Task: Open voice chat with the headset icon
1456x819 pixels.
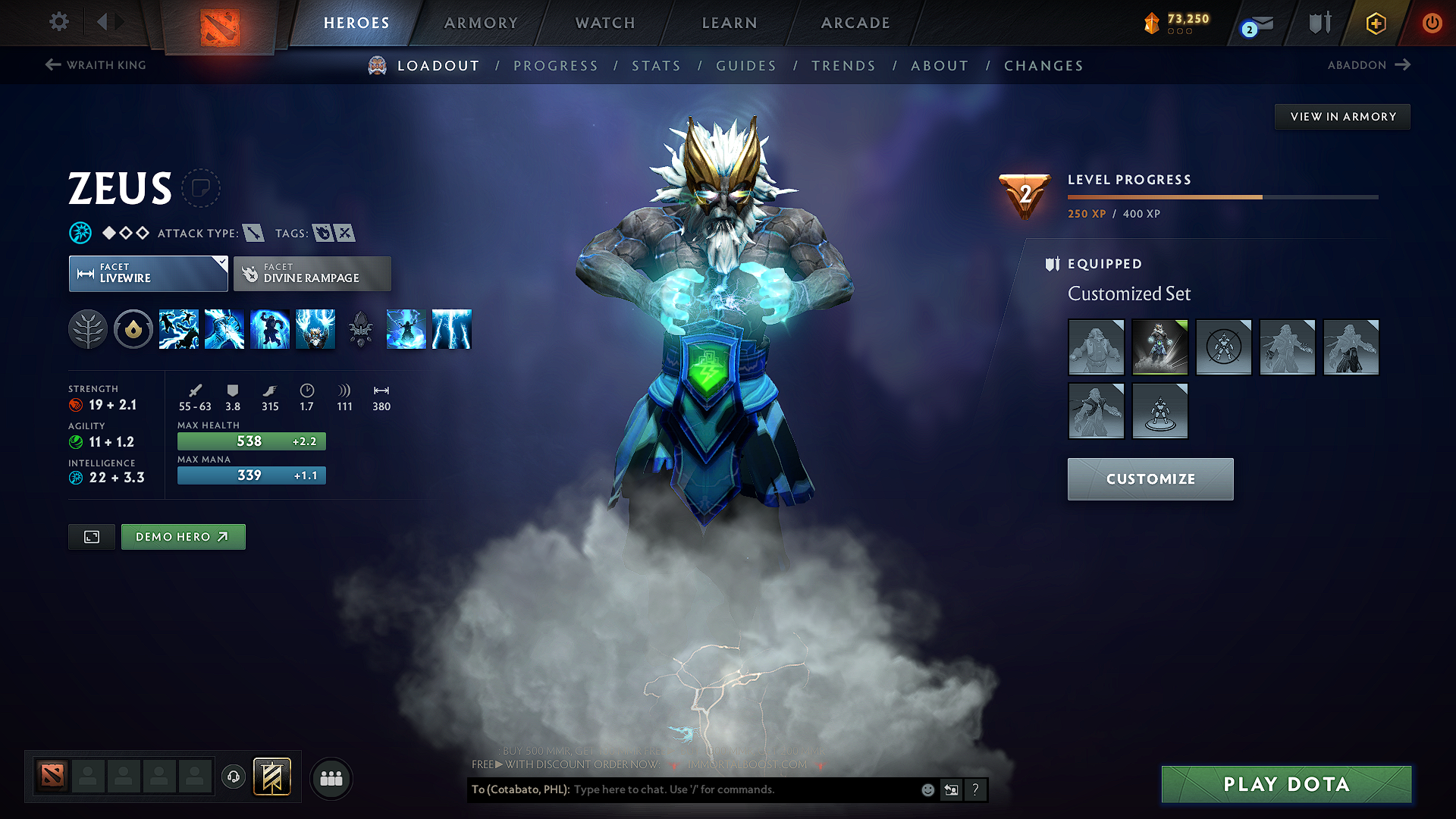Action: (x=233, y=778)
